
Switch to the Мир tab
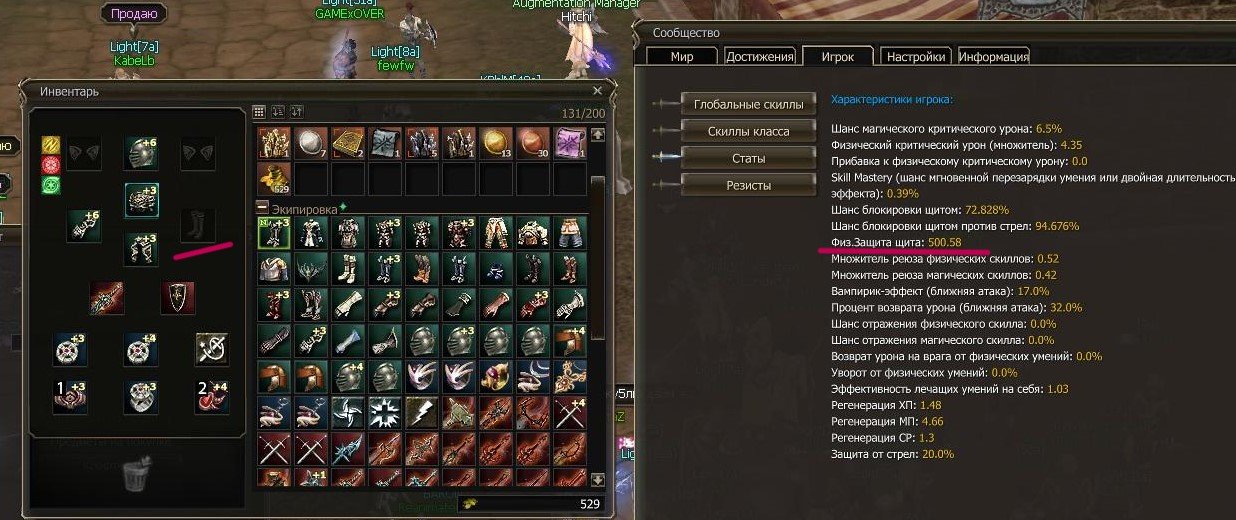pyautogui.click(x=682, y=57)
